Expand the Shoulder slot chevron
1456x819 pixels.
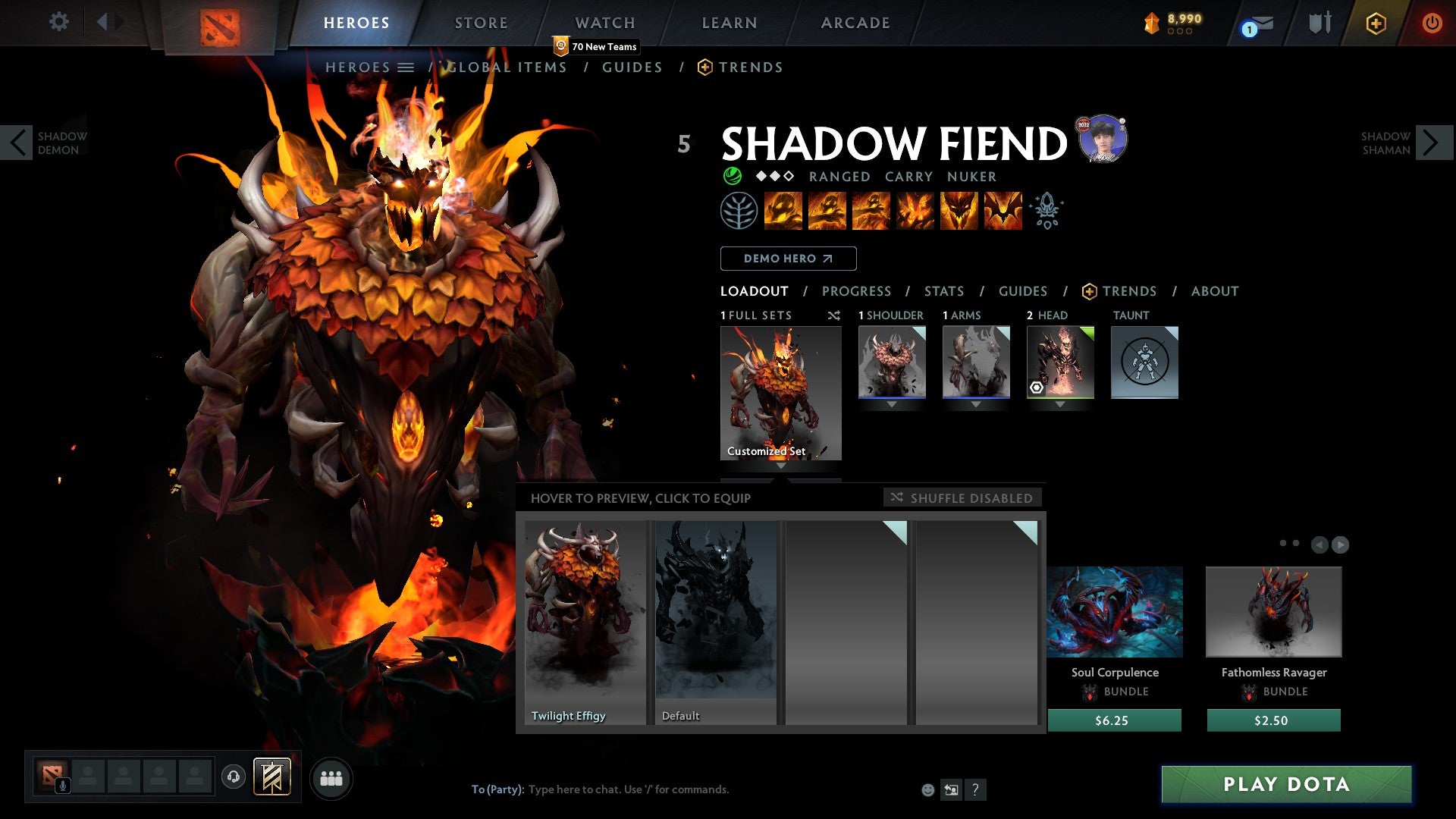[892, 404]
